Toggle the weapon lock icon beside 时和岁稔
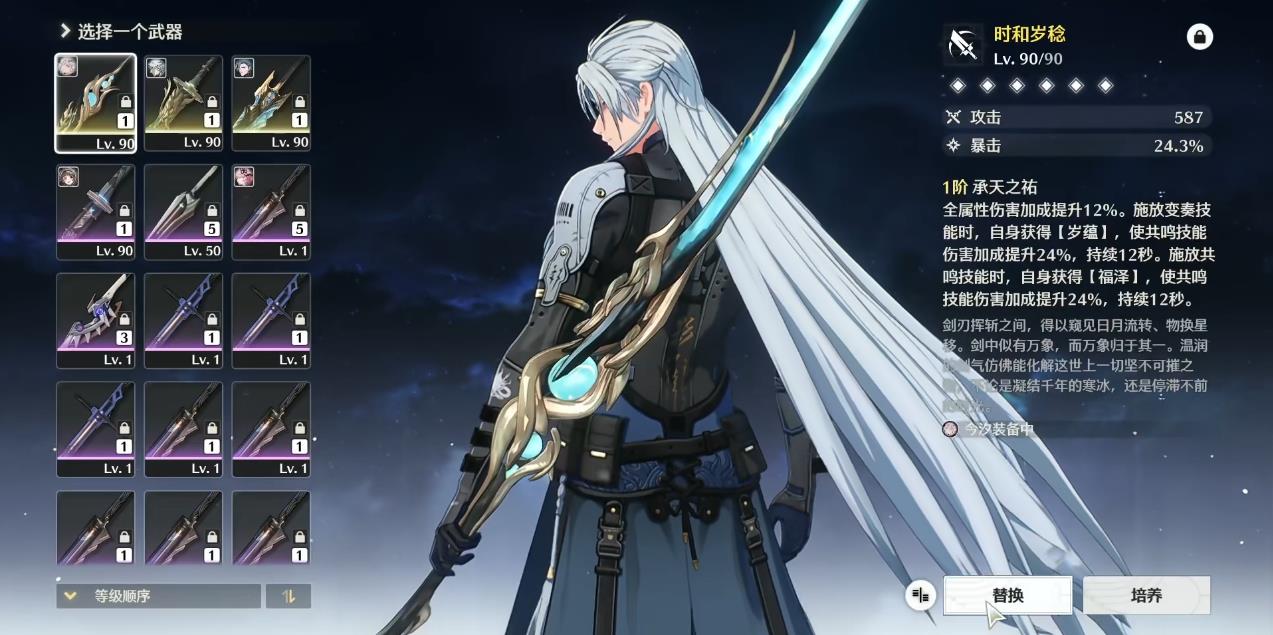1273x635 pixels. [x=1199, y=38]
